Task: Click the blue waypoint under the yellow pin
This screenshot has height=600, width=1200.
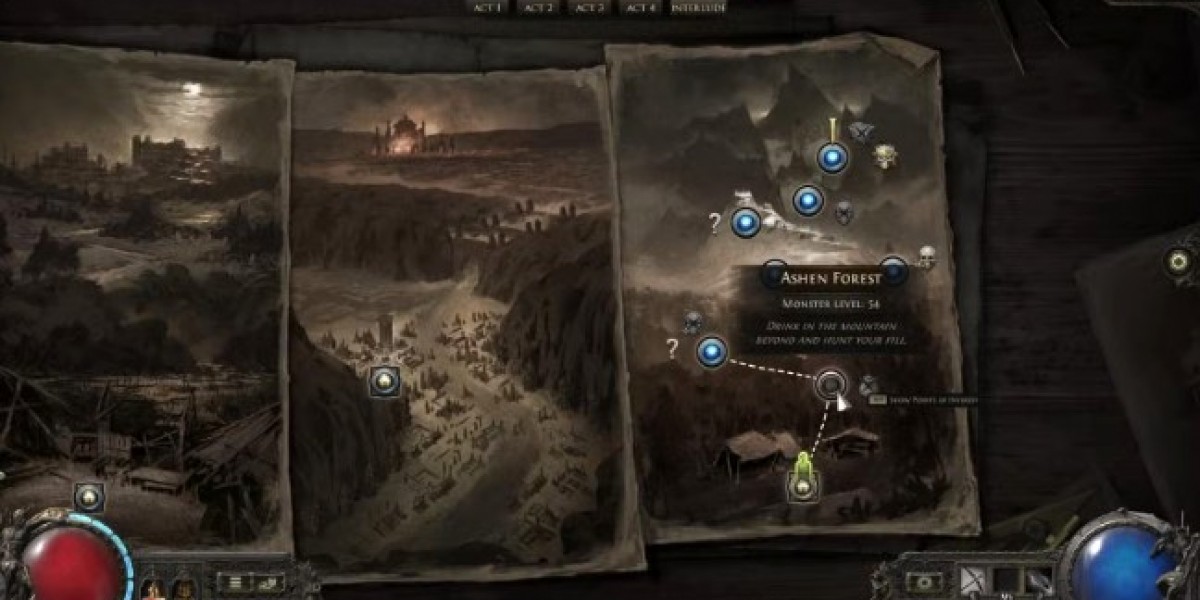Action: (832, 157)
